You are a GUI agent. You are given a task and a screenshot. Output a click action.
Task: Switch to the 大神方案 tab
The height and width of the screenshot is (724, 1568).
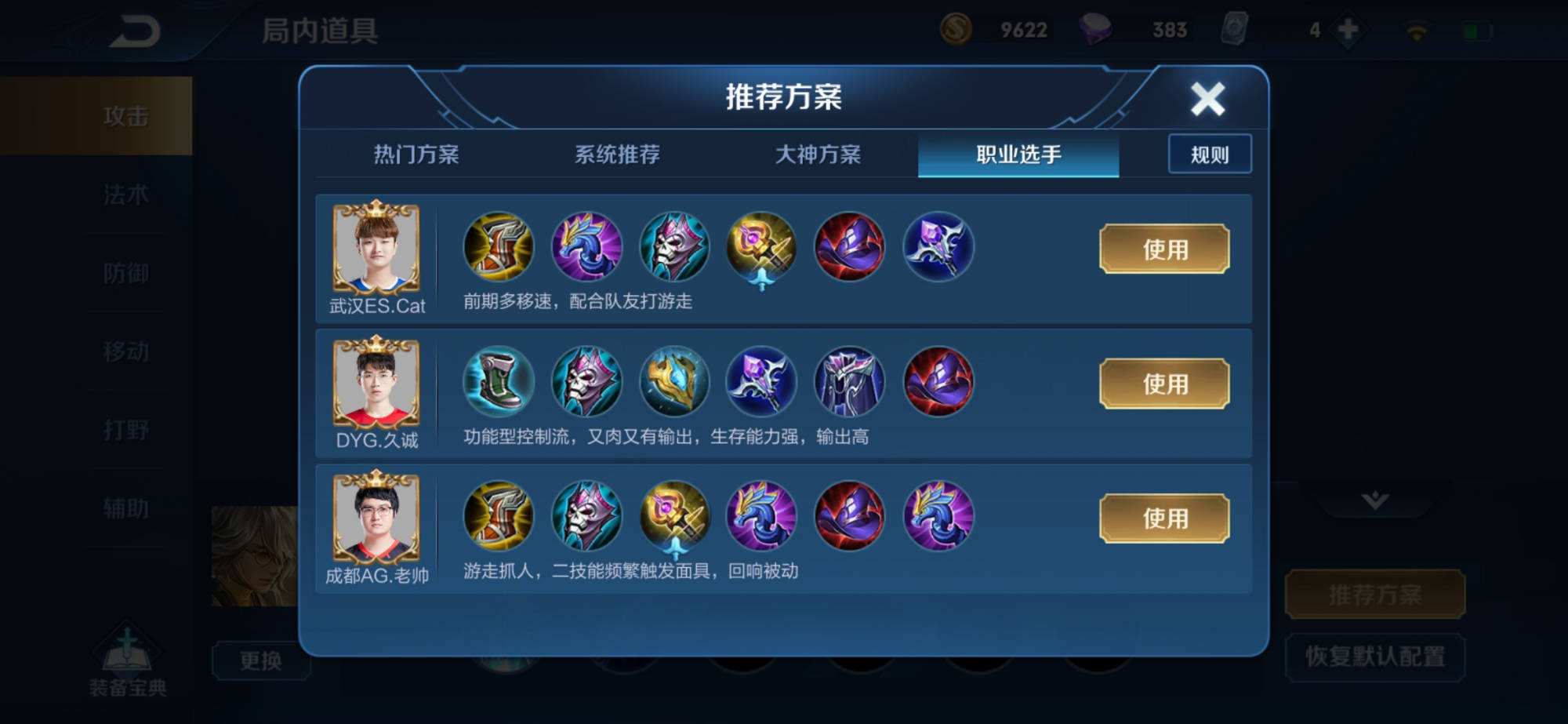[818, 155]
